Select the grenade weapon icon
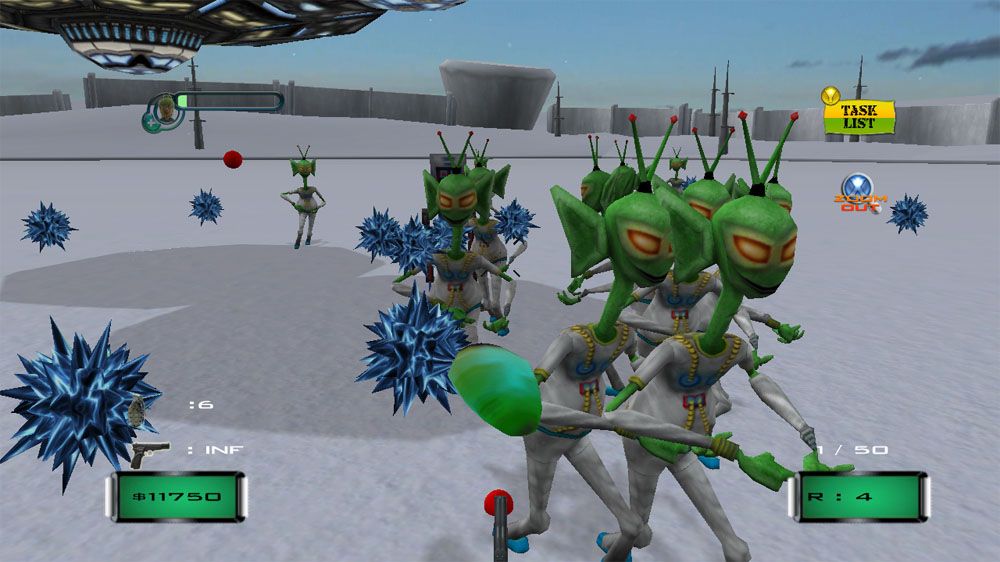Viewport: 1000px width, 562px height. [x=138, y=408]
